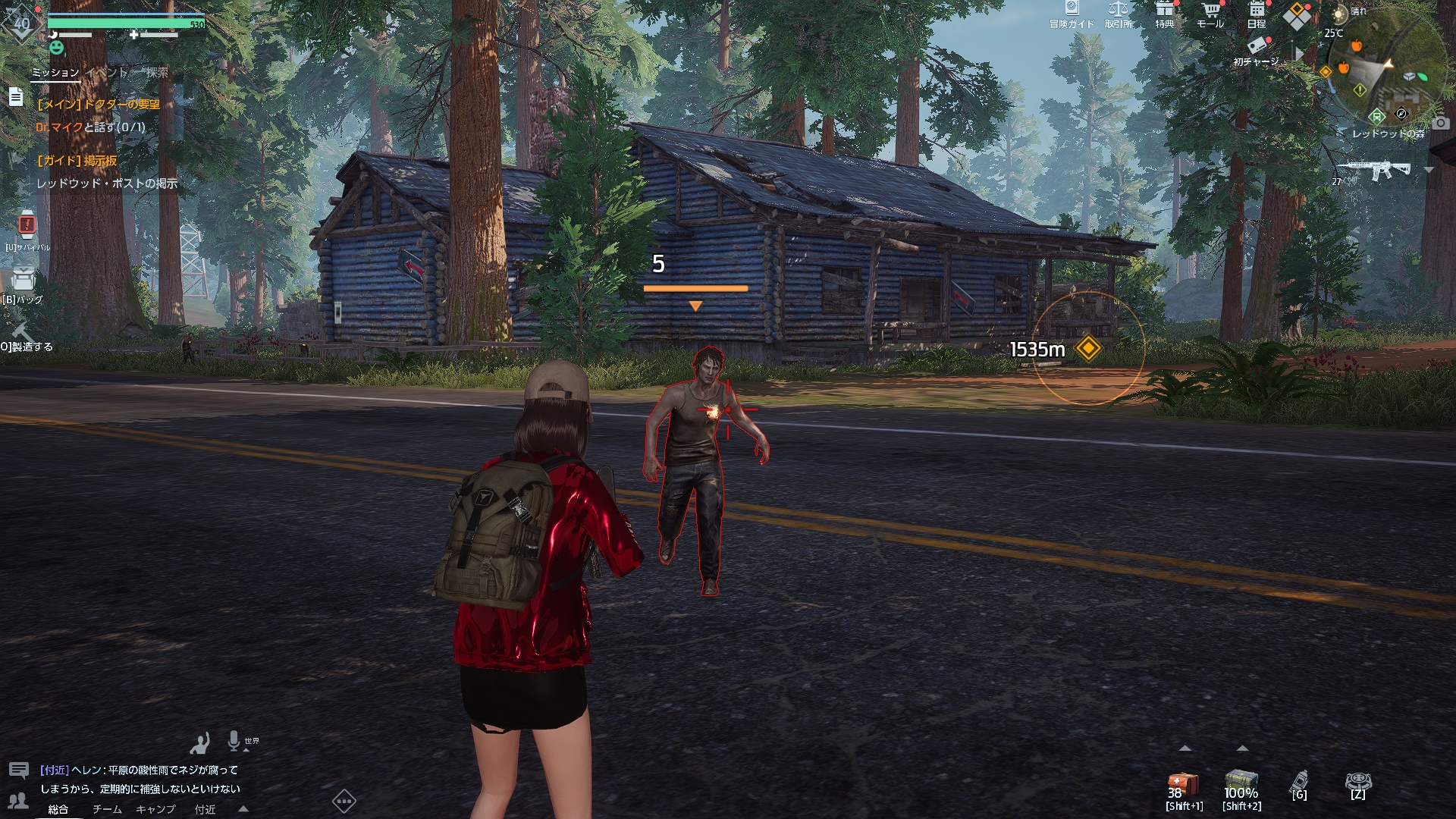The width and height of the screenshot is (1456, 819).
Task: Switch to the イベント tab
Action: pyautogui.click(x=106, y=73)
